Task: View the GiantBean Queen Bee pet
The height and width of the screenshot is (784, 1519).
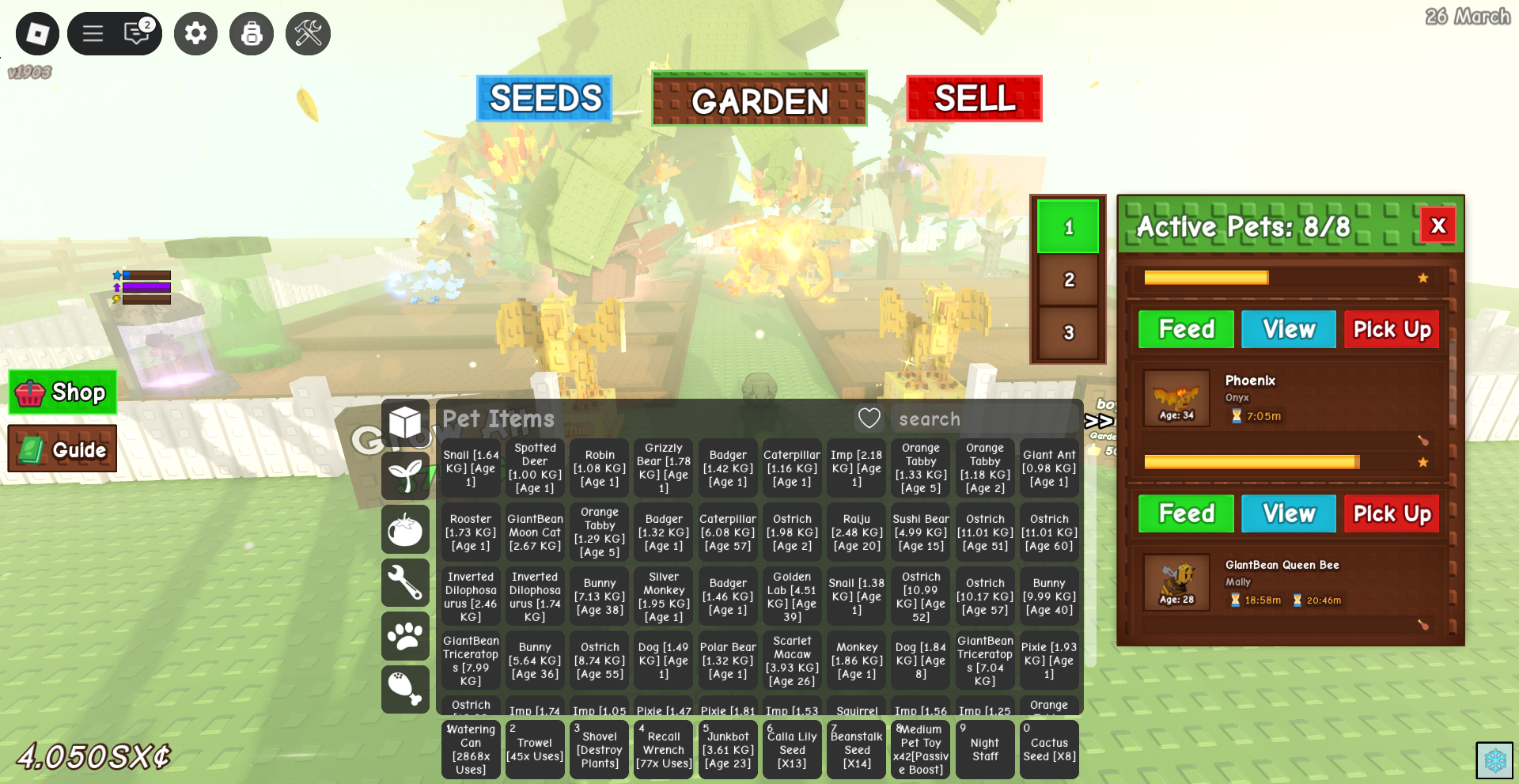Action: click(x=1288, y=513)
